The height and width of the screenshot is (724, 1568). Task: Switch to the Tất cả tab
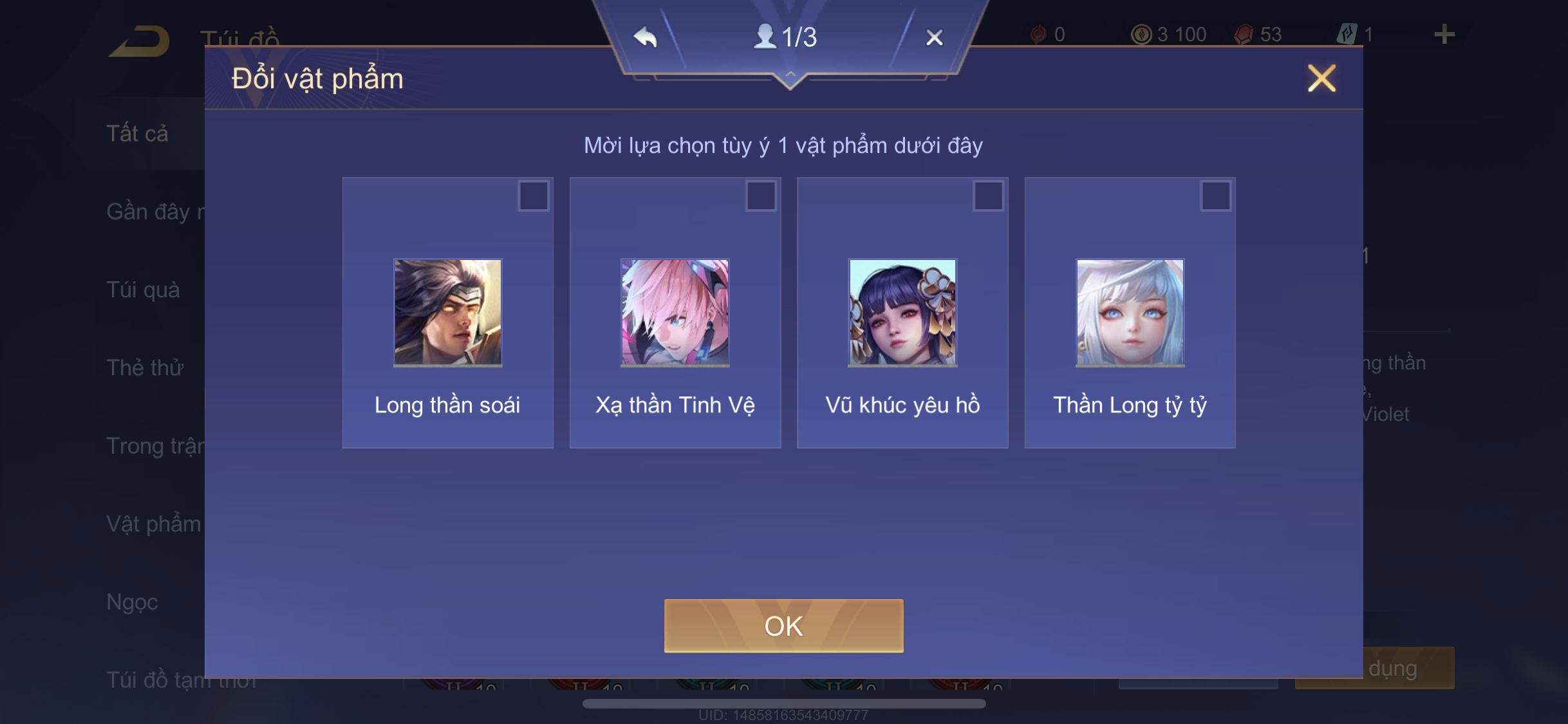[137, 133]
